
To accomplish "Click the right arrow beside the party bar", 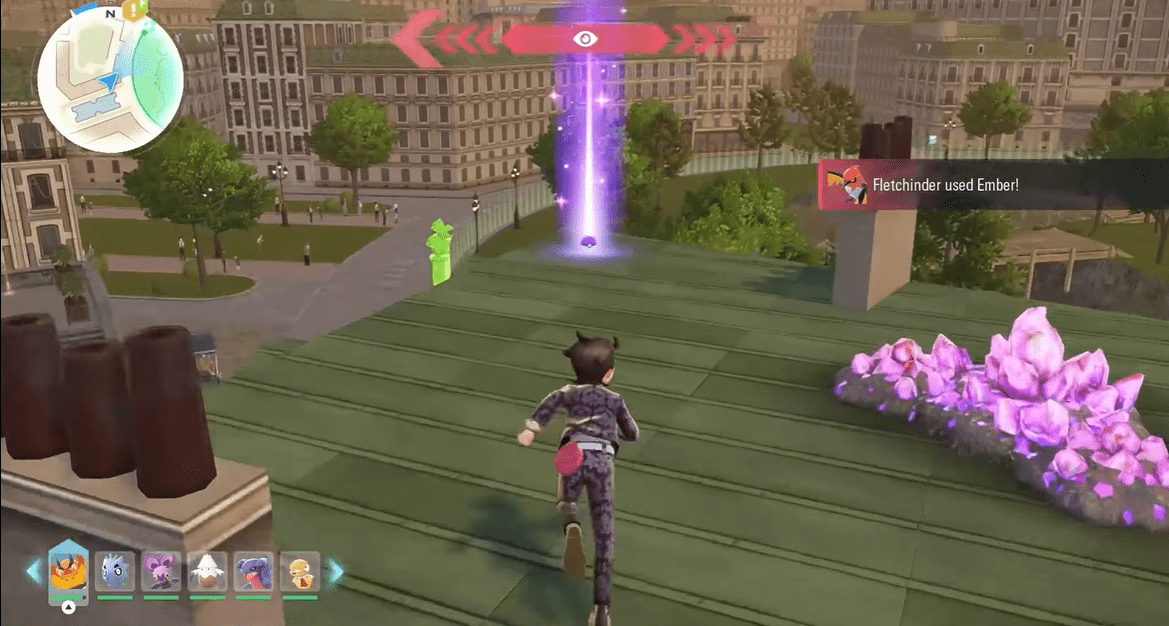I will pyautogui.click(x=335, y=571).
